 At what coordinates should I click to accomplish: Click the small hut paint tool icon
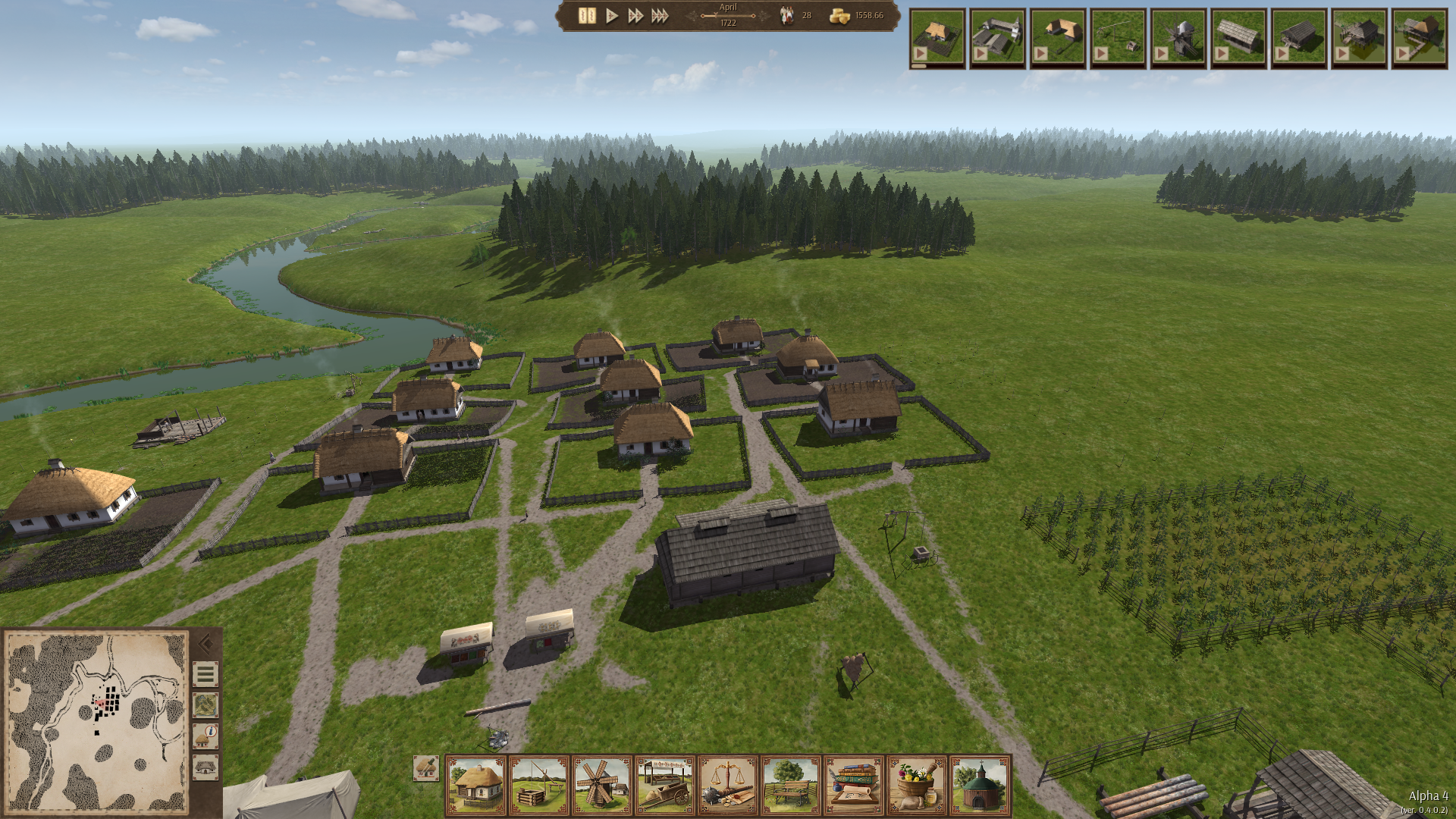(x=426, y=768)
